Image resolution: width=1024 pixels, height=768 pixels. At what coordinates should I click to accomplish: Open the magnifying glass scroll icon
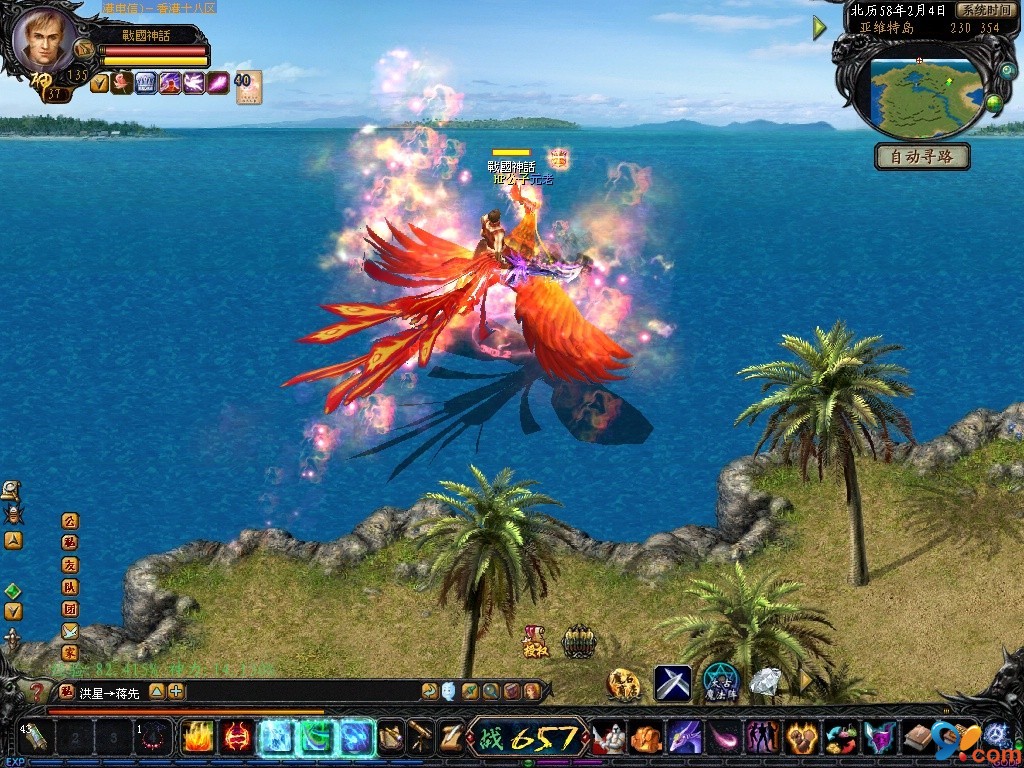click(12, 490)
